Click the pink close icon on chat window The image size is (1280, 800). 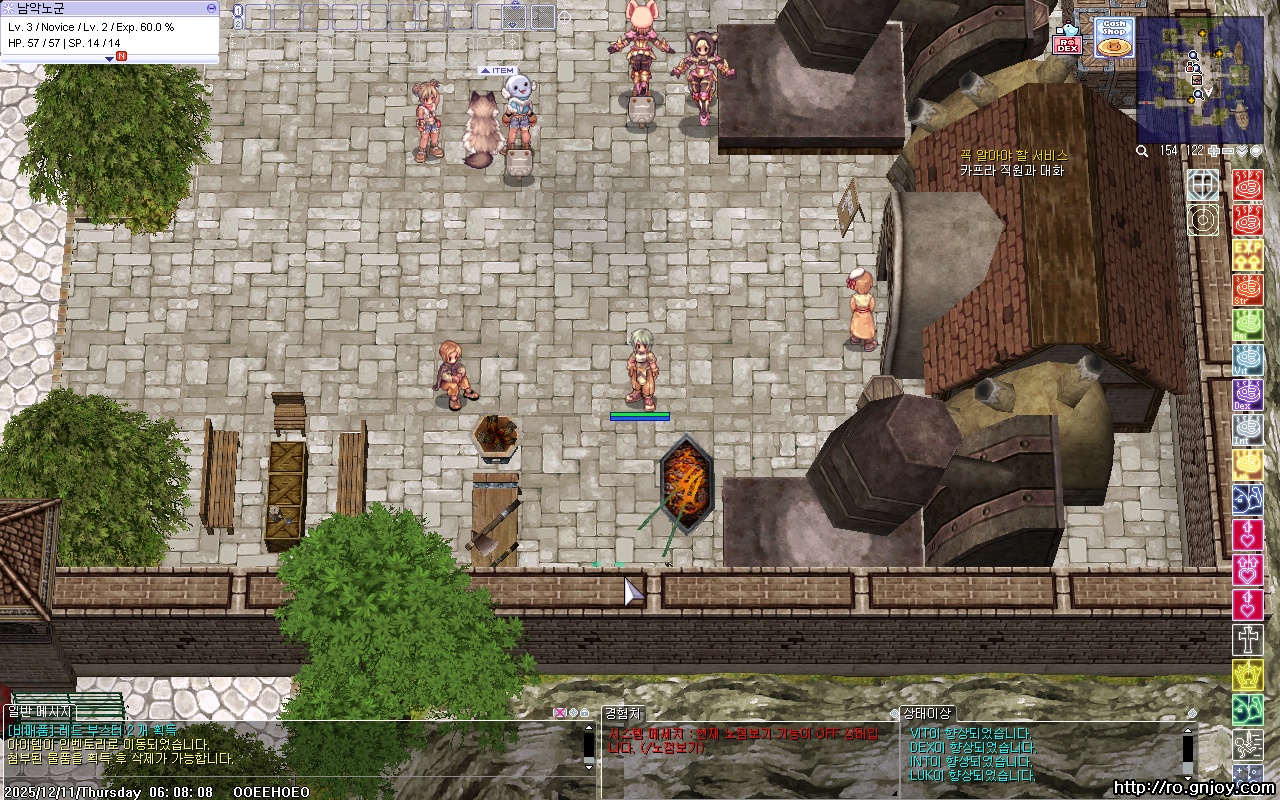coord(560,713)
